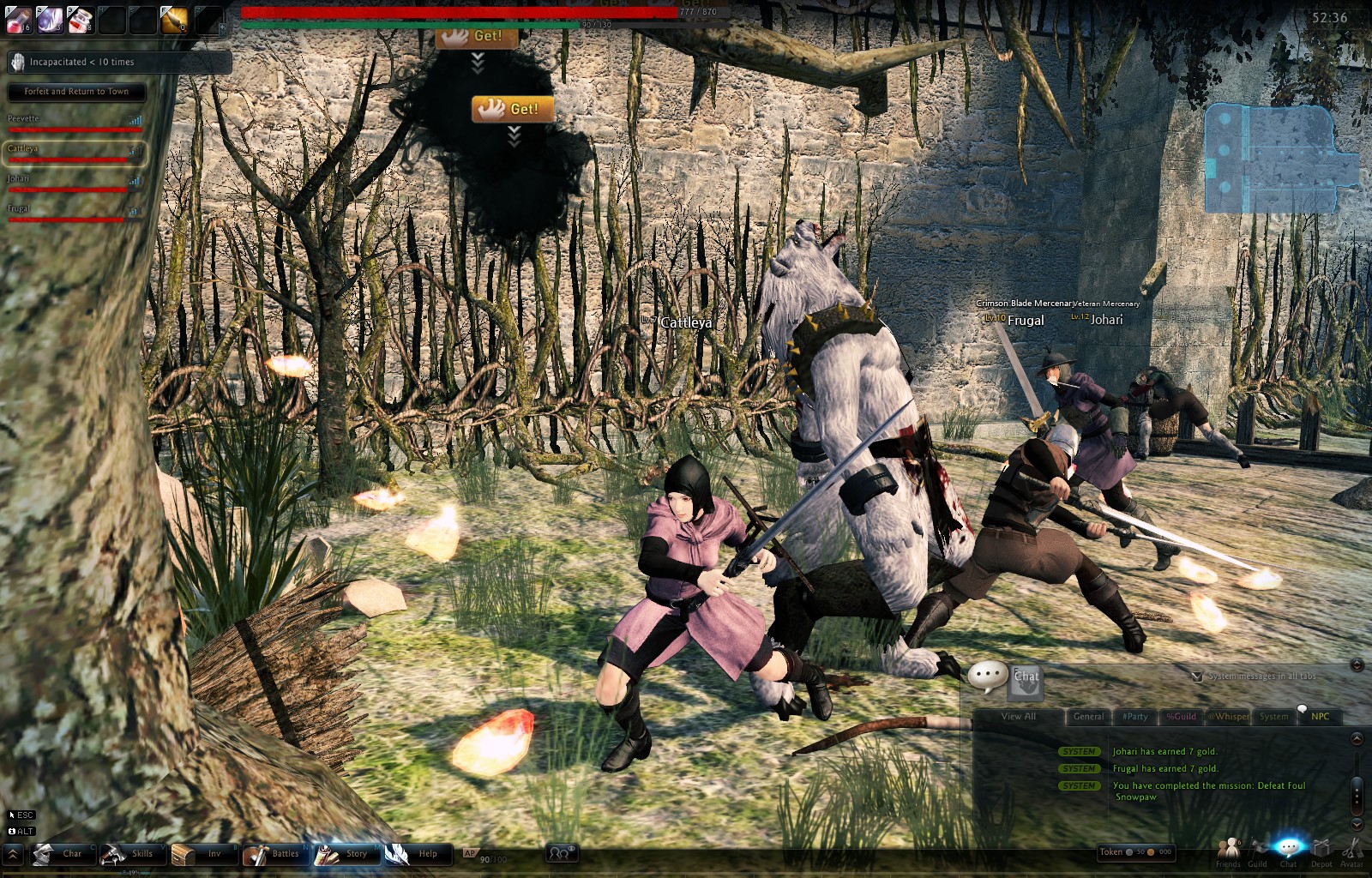Switch to the #Party chat tab
Image resolution: width=1372 pixels, height=878 pixels.
[x=1135, y=717]
